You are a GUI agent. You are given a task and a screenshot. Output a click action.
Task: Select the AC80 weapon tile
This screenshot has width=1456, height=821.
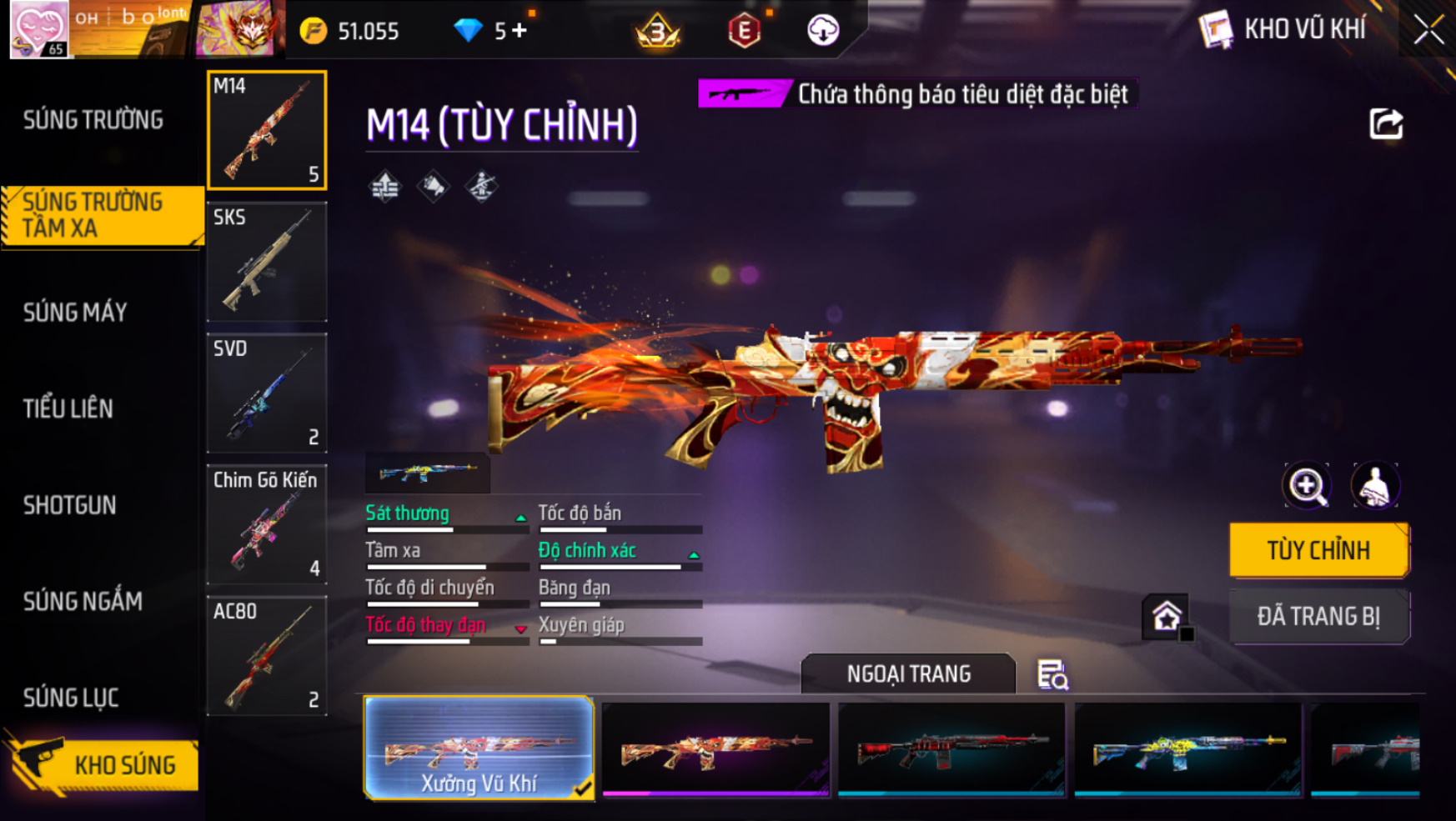(x=267, y=656)
